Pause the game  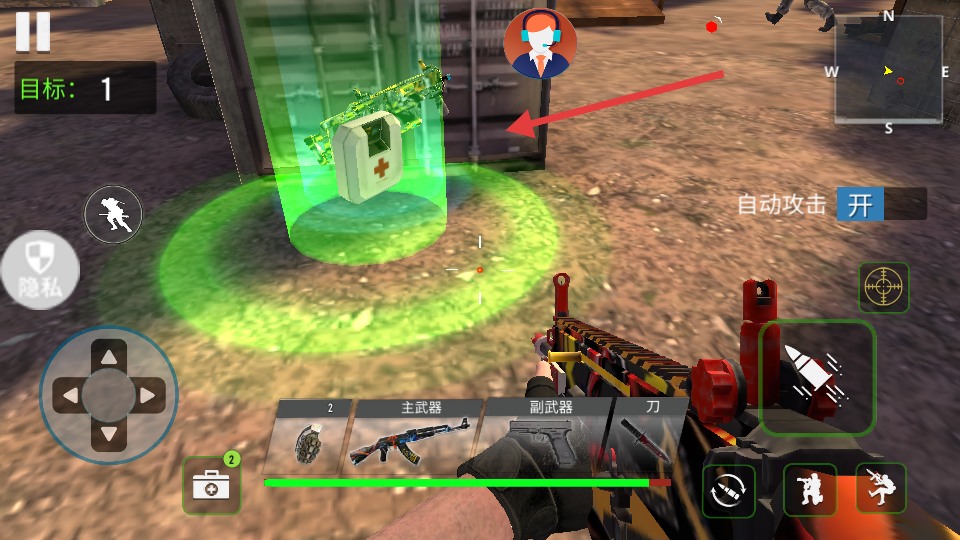[32, 31]
